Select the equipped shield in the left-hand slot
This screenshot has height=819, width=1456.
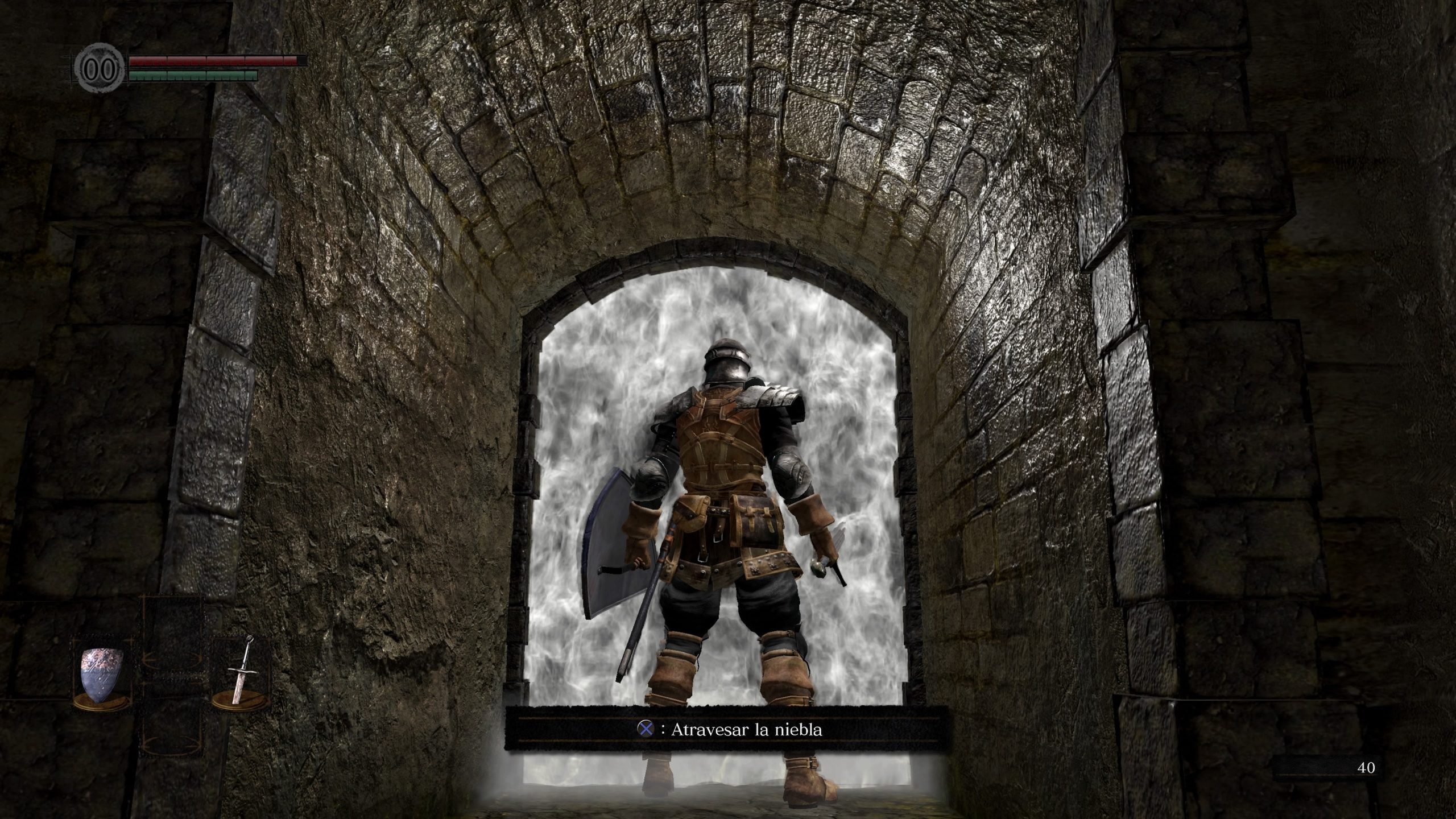[x=100, y=674]
